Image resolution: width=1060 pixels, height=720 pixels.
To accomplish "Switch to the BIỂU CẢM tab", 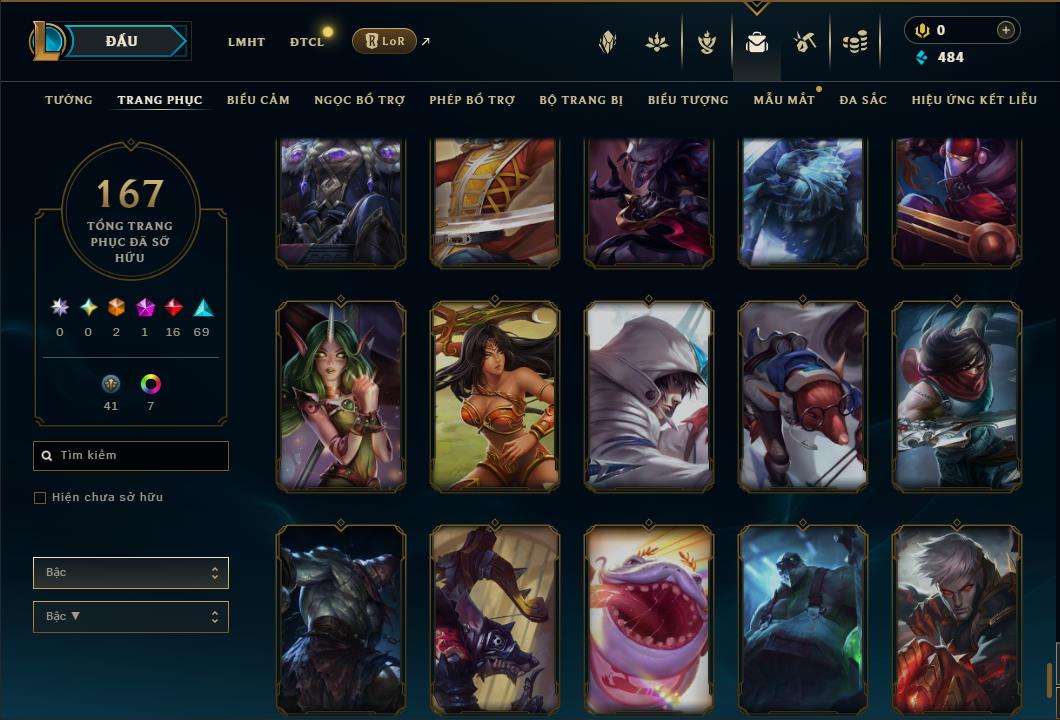I will pyautogui.click(x=258, y=100).
